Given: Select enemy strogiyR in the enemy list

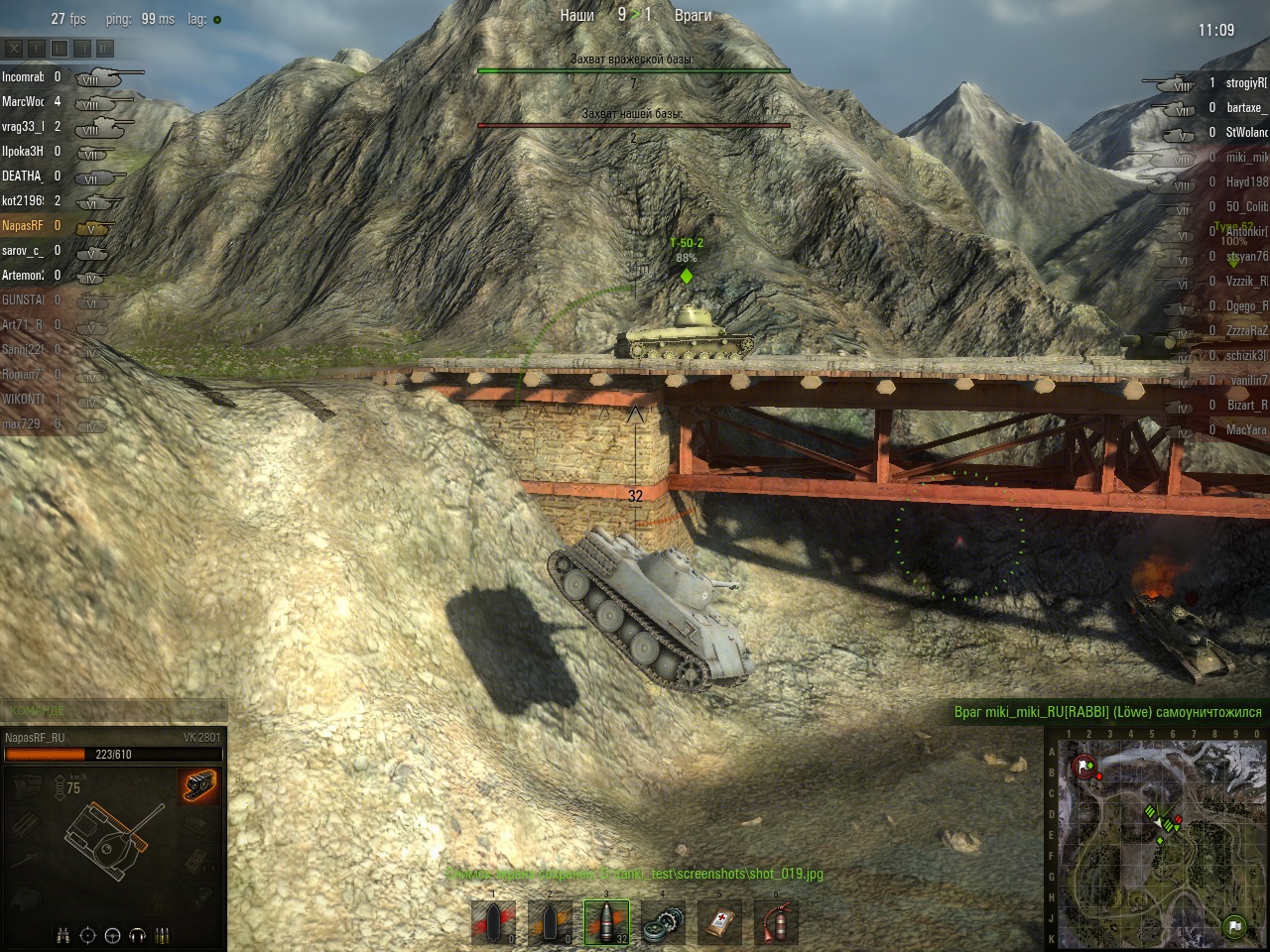Looking at the screenshot, I should [x=1245, y=83].
